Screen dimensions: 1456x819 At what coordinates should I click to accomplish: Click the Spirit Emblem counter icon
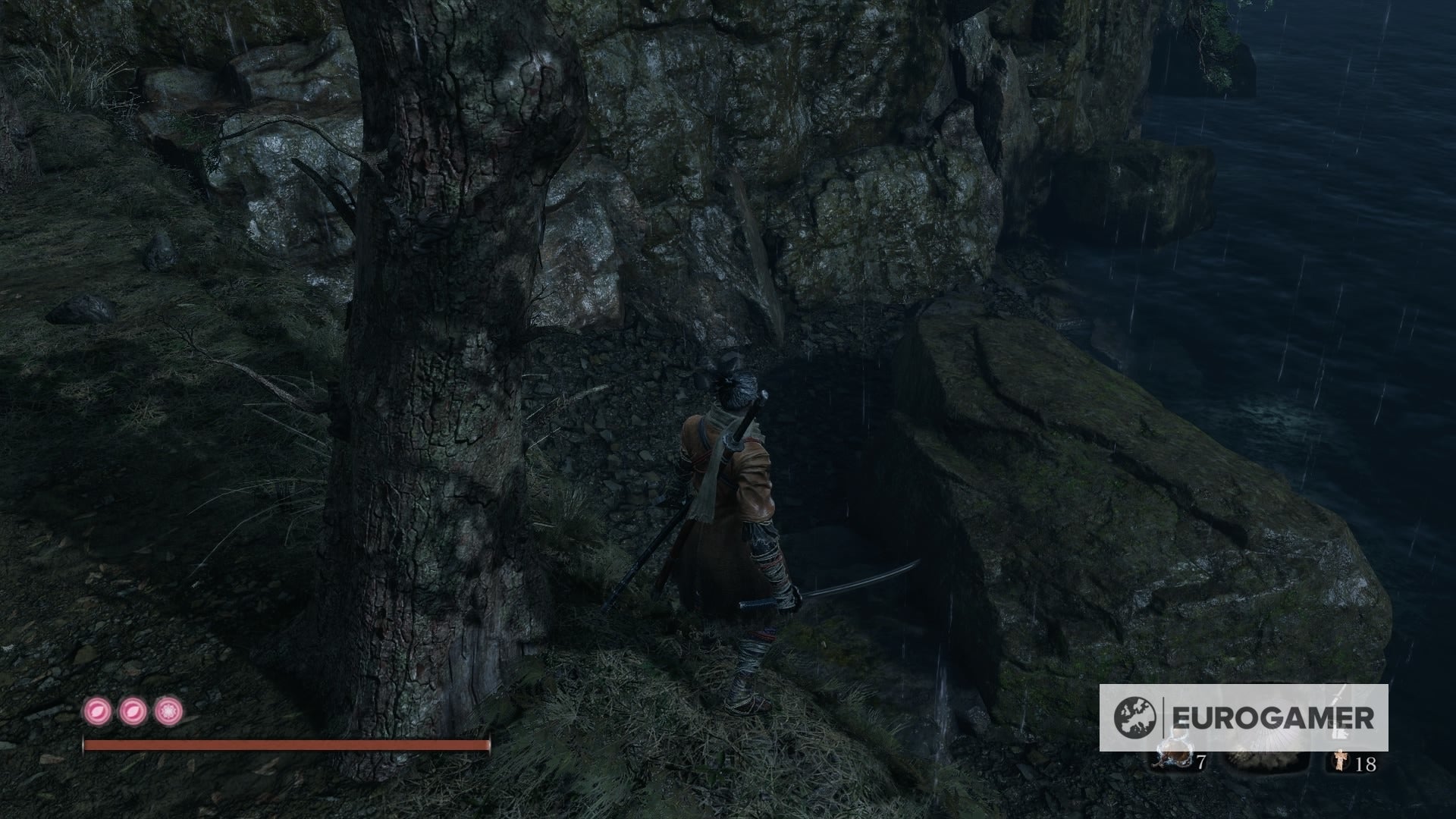pyautogui.click(x=1341, y=761)
